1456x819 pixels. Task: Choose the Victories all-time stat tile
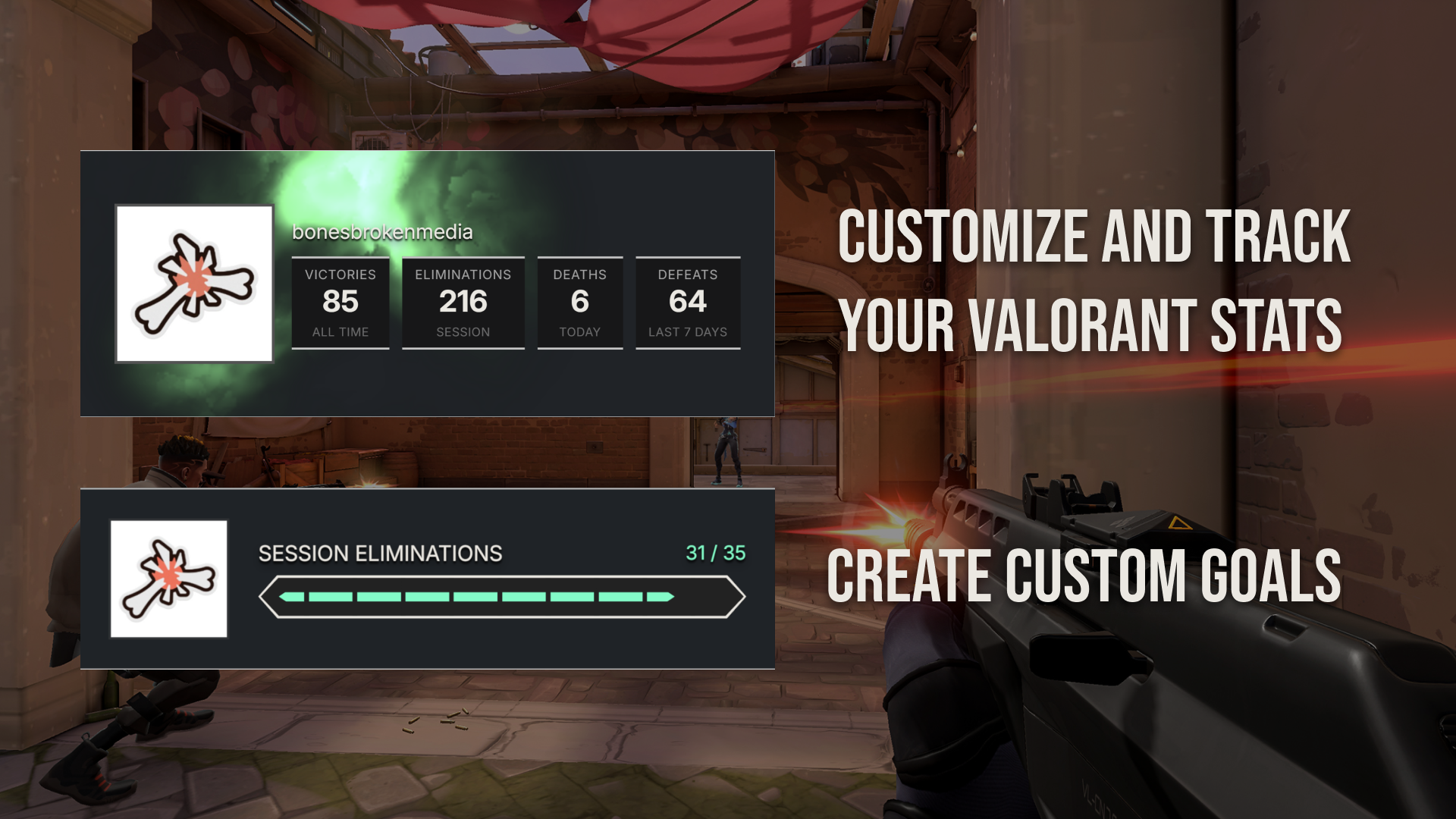(x=340, y=303)
